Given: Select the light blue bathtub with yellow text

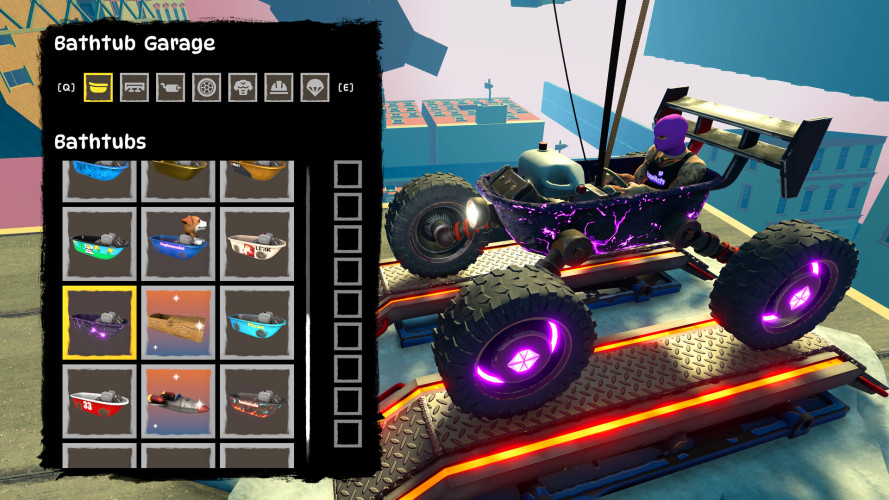Looking at the screenshot, I should coord(256,322).
